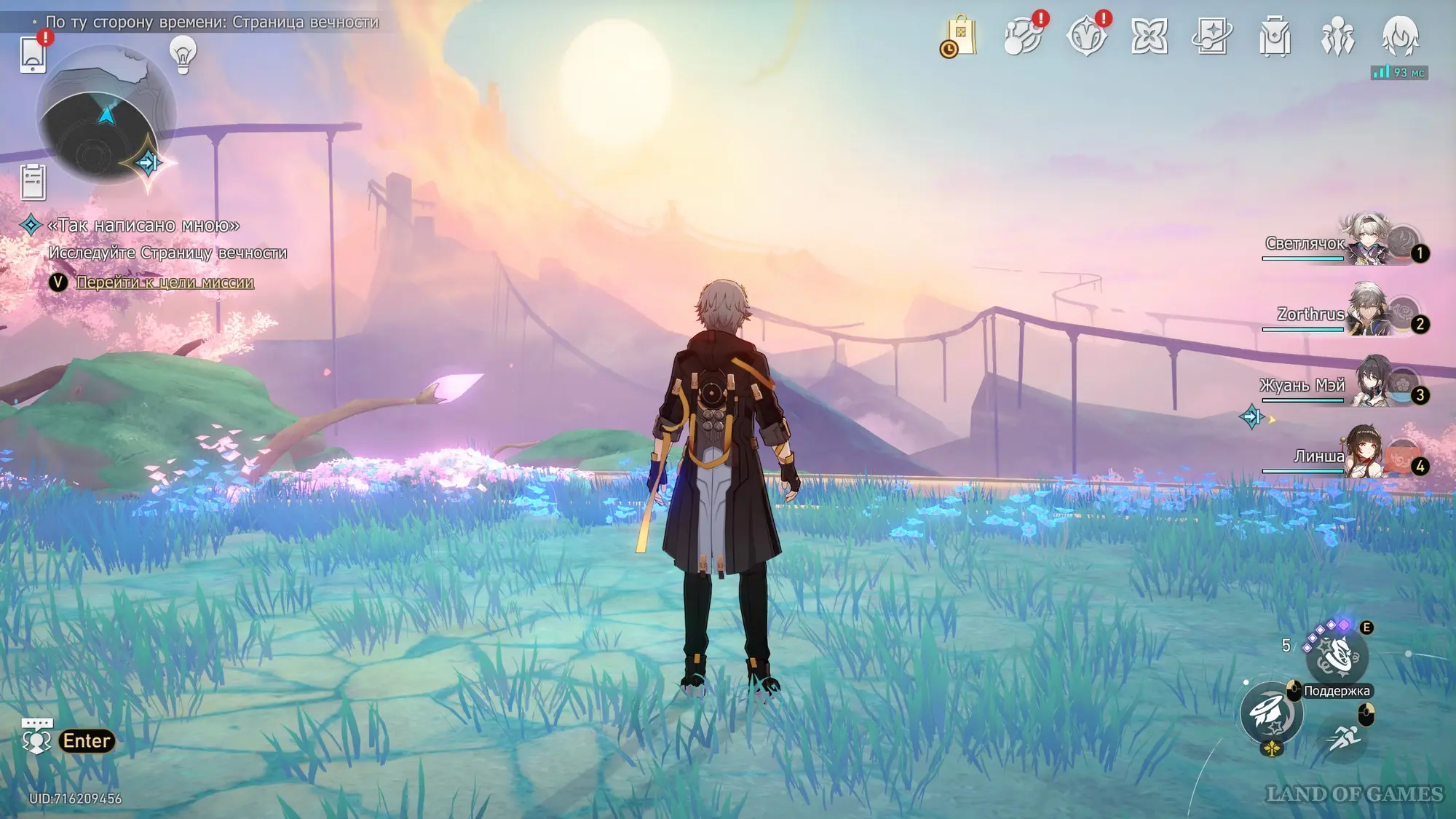This screenshot has width=1456, height=819.
Task: Click the lightbulb hint icon
Action: coord(183,54)
